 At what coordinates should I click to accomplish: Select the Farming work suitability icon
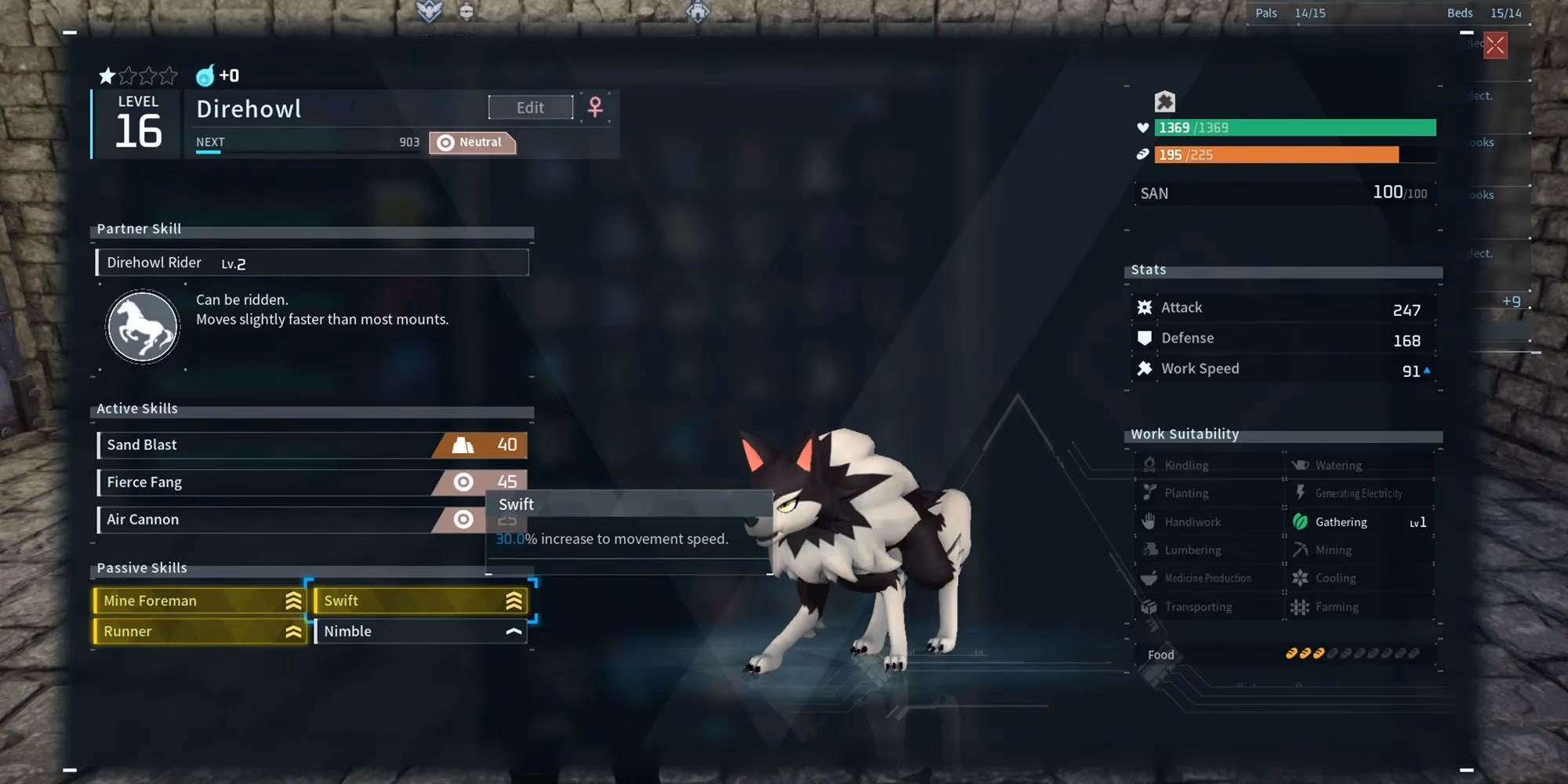click(x=1301, y=606)
